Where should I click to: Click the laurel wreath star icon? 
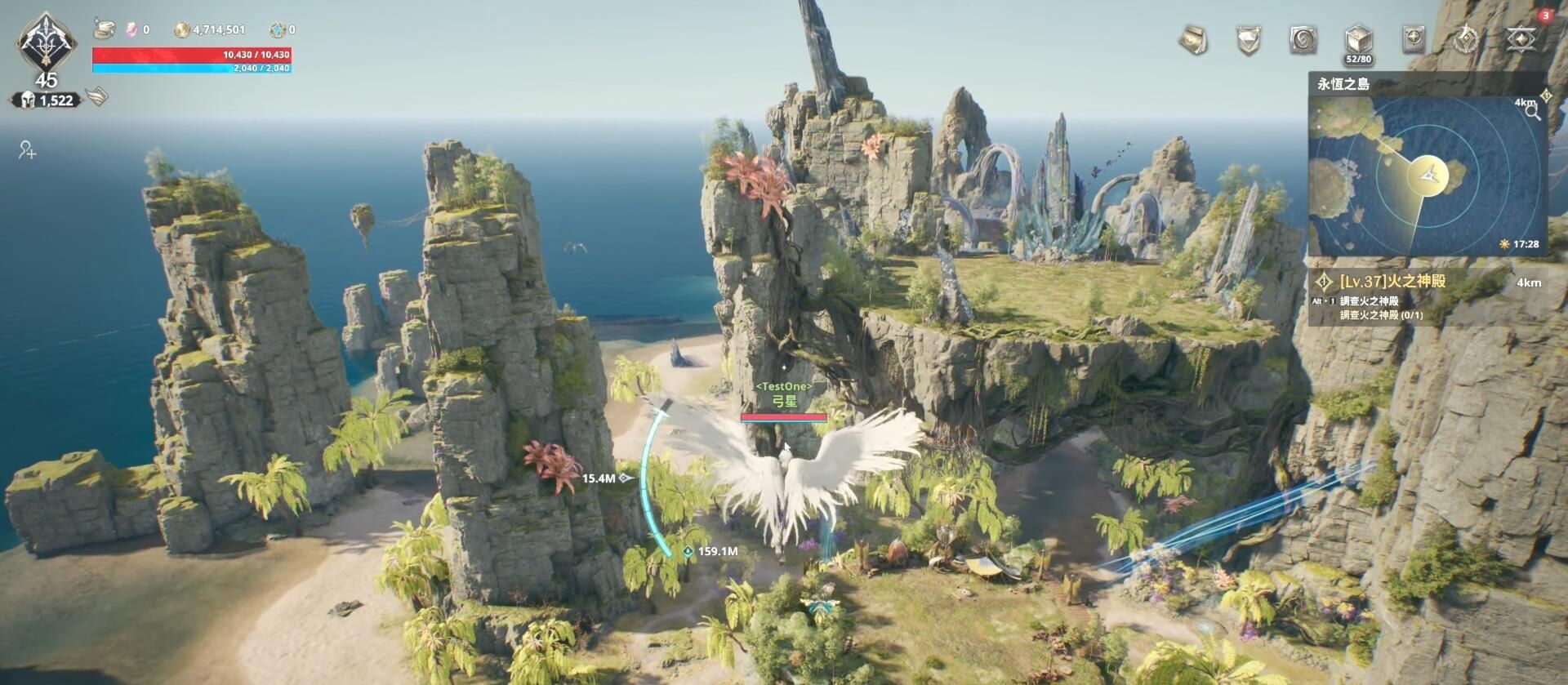(x=1468, y=39)
